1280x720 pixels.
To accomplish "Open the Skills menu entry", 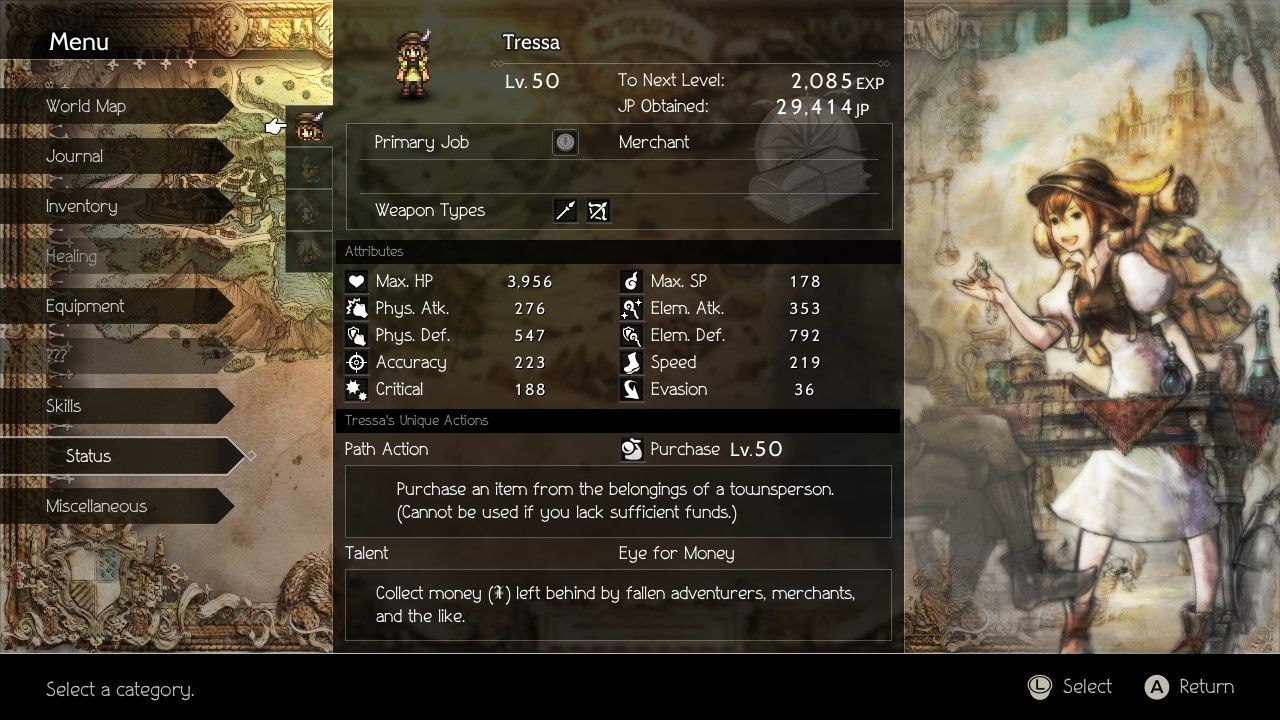I will pos(64,406).
